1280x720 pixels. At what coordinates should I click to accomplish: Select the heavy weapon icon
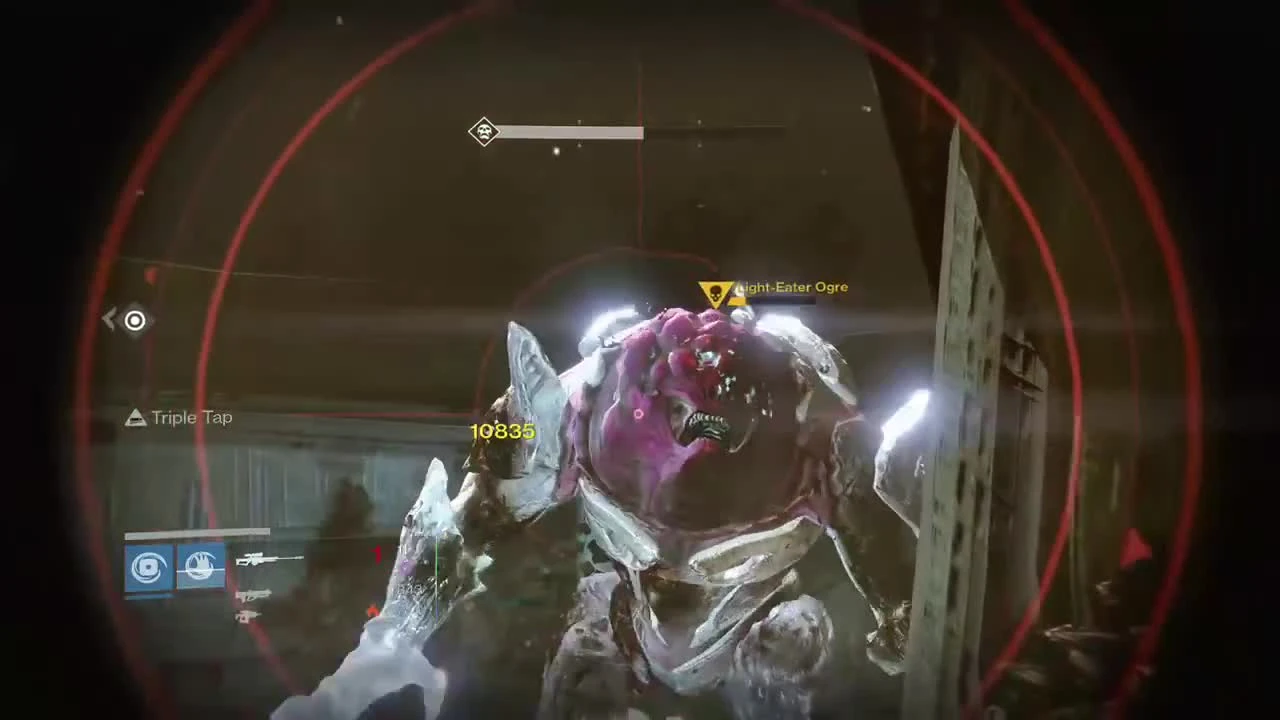coord(250,616)
